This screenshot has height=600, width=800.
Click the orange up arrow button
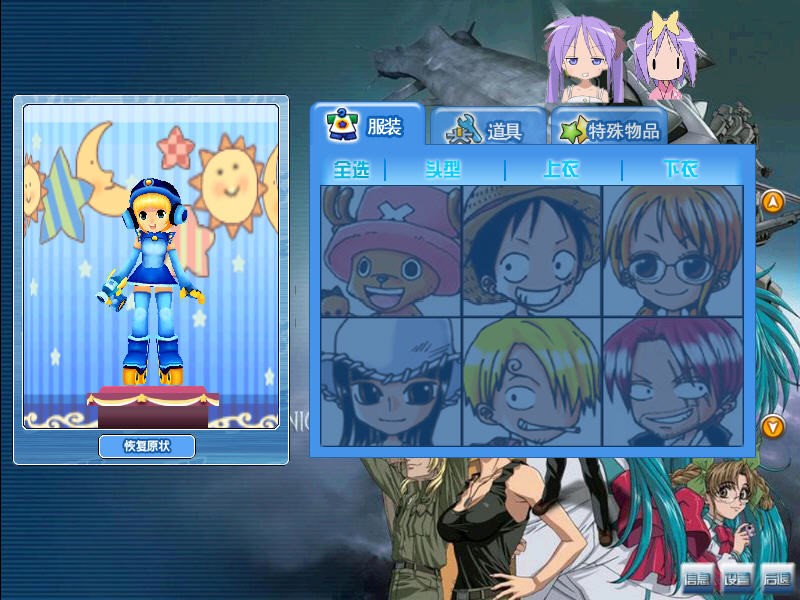click(x=772, y=202)
